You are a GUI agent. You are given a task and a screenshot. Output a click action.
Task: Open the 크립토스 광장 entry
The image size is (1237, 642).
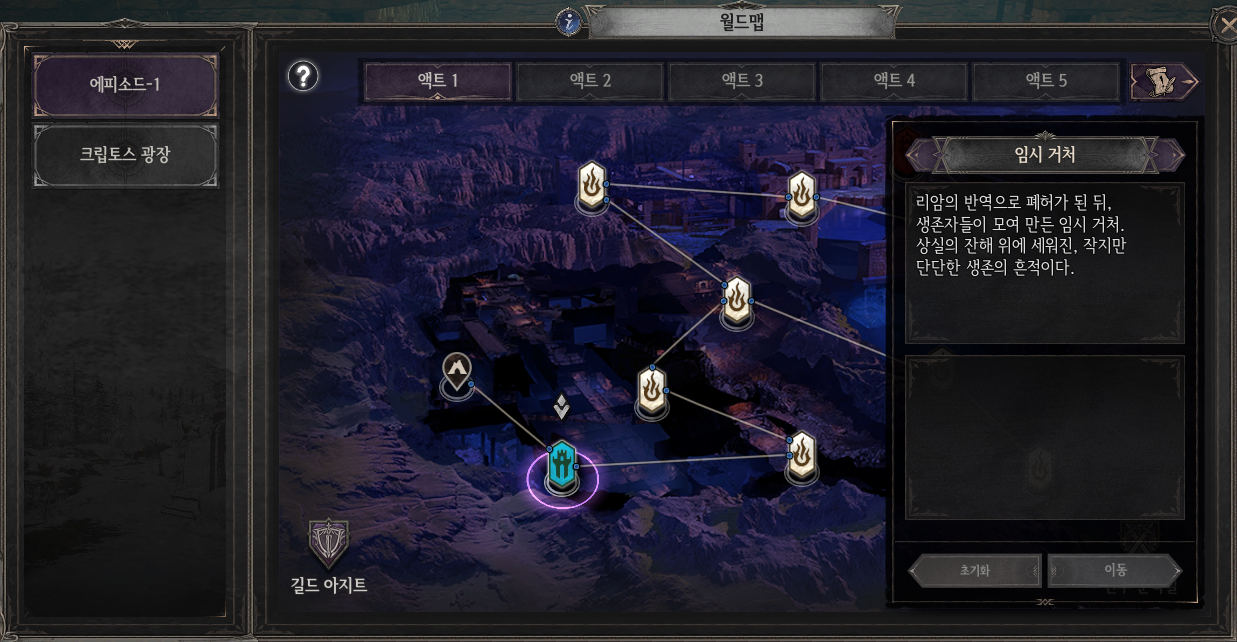click(x=125, y=155)
